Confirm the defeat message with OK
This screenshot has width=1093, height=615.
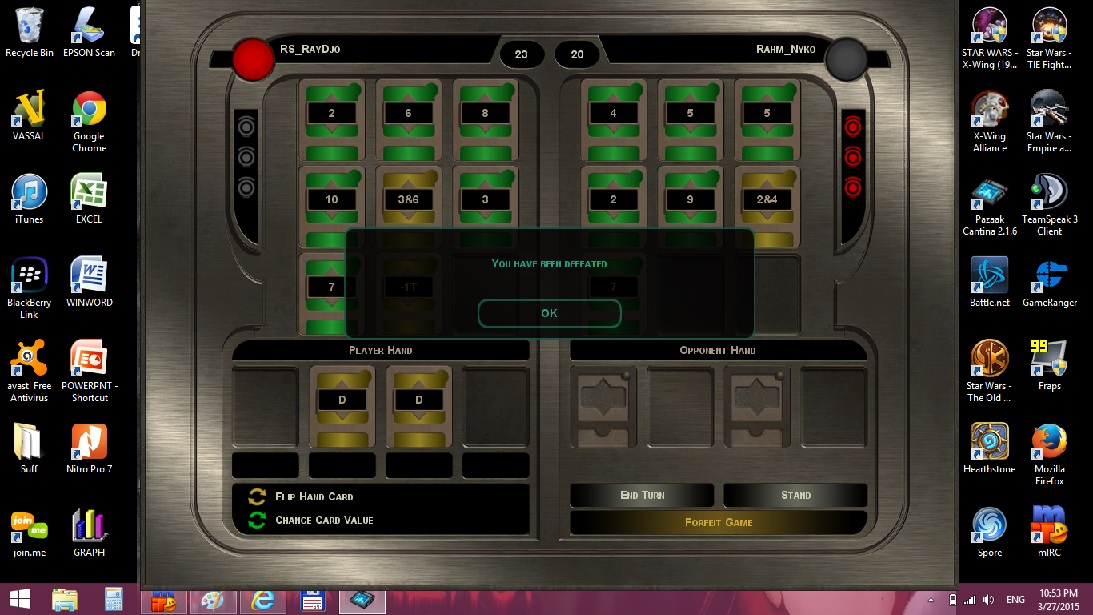tap(549, 313)
